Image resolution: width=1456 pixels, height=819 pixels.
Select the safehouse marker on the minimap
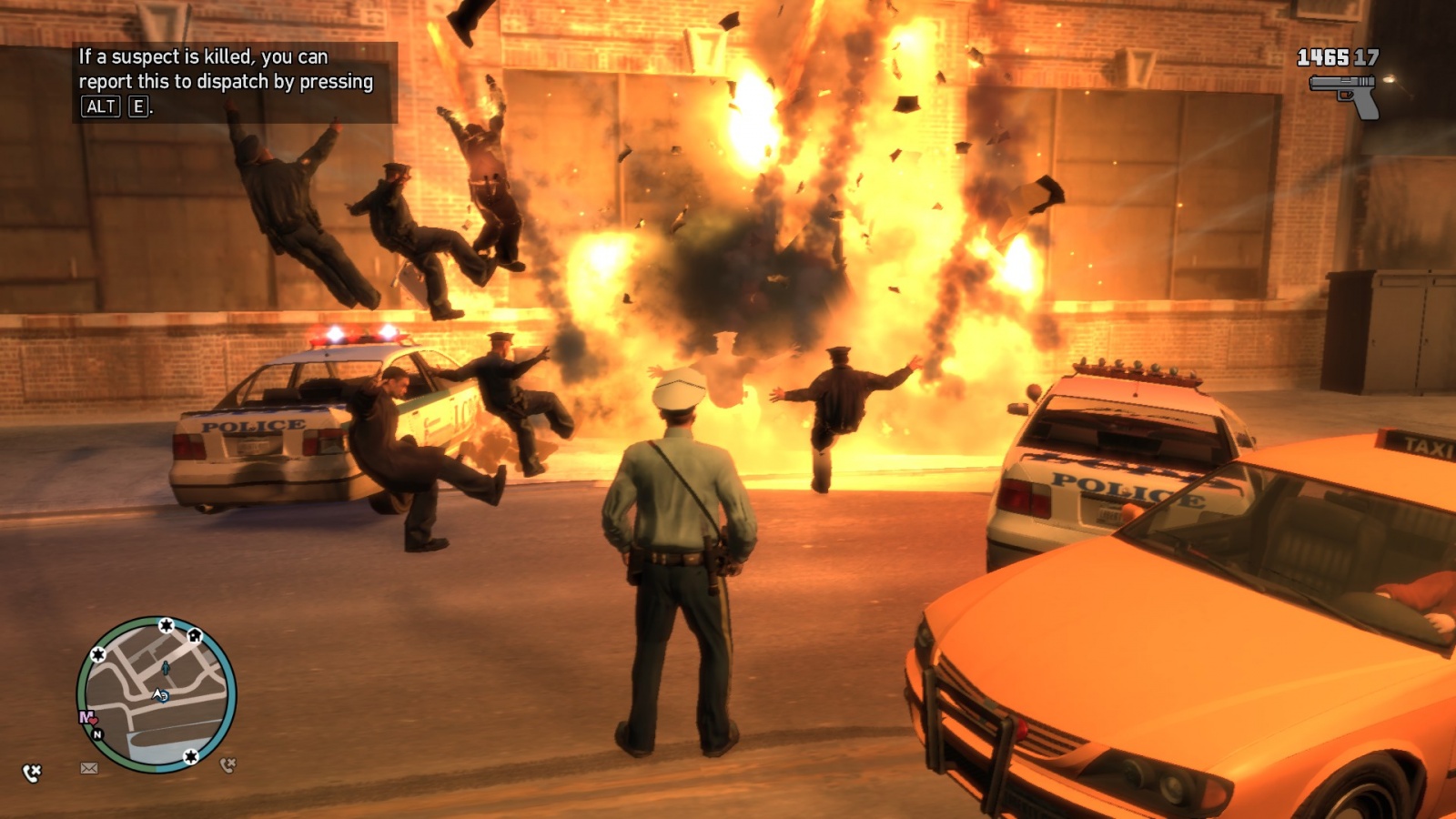point(195,636)
